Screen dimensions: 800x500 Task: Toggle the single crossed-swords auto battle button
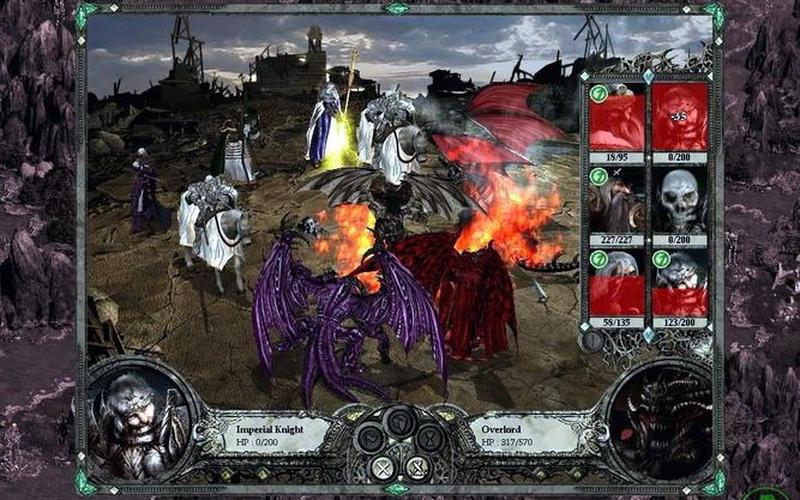(382, 466)
